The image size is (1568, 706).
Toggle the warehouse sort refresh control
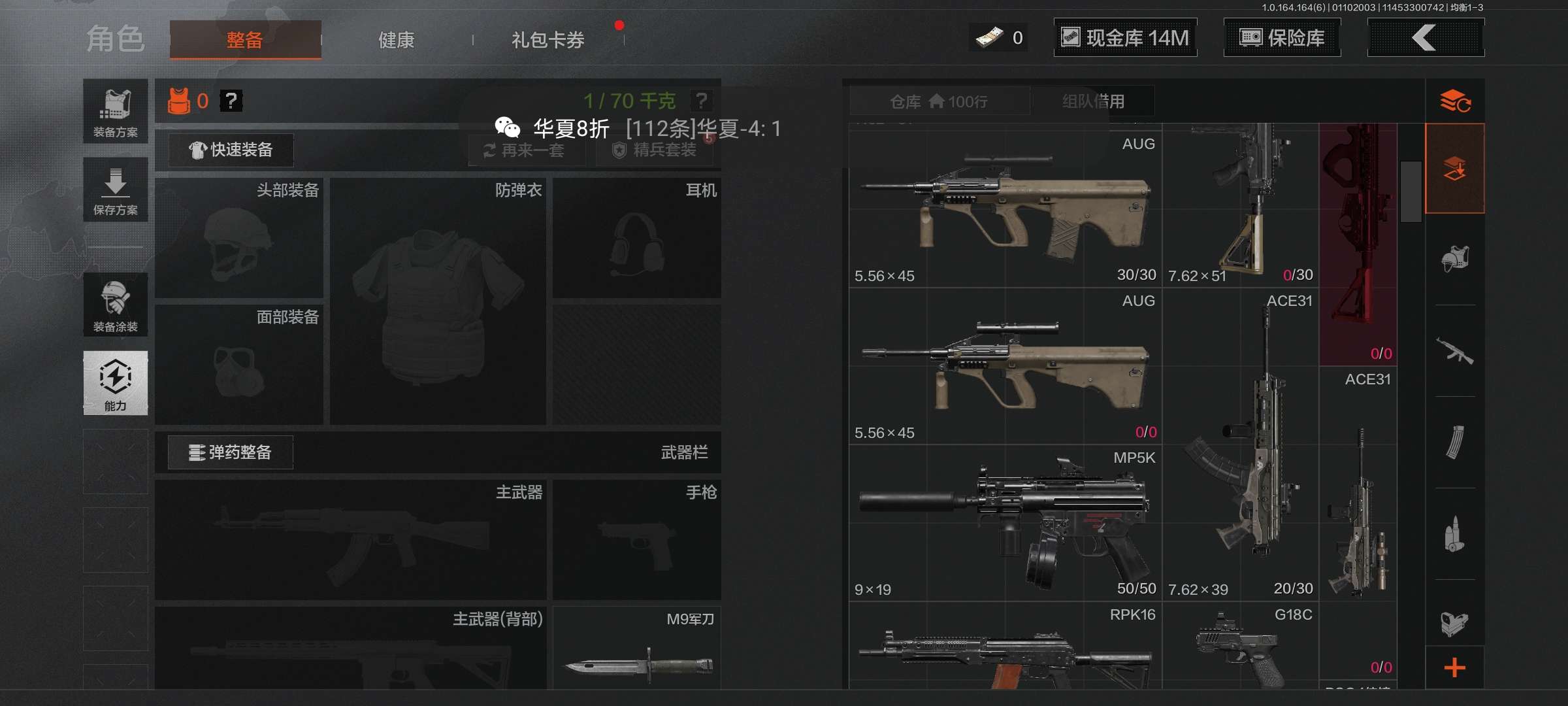coord(1456,101)
